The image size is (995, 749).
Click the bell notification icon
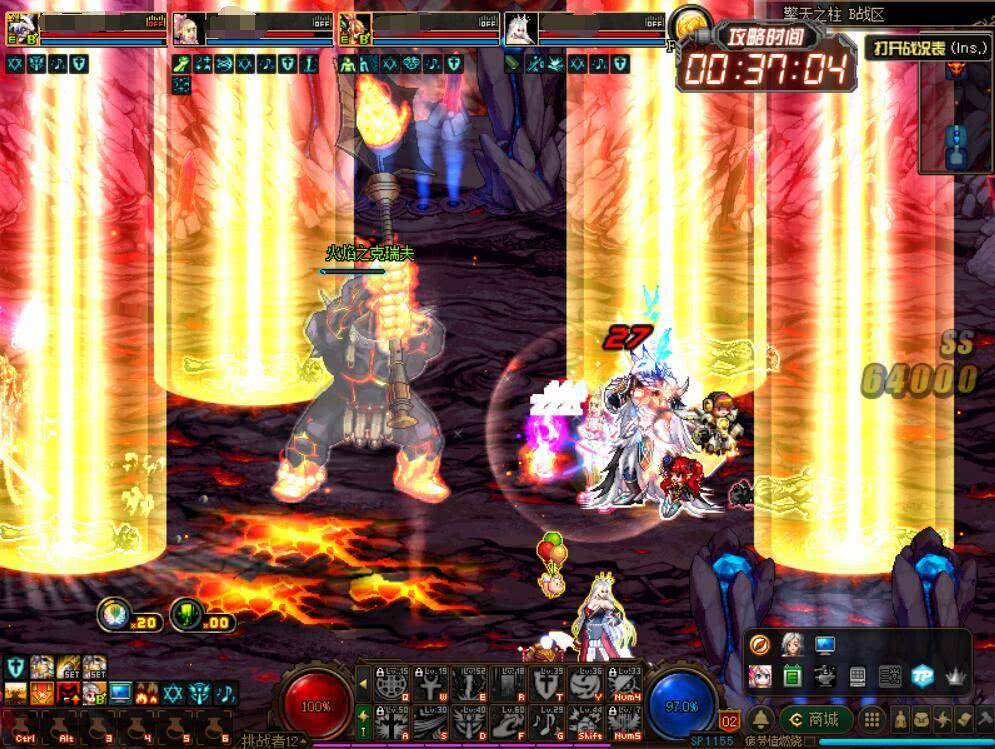coord(762,719)
